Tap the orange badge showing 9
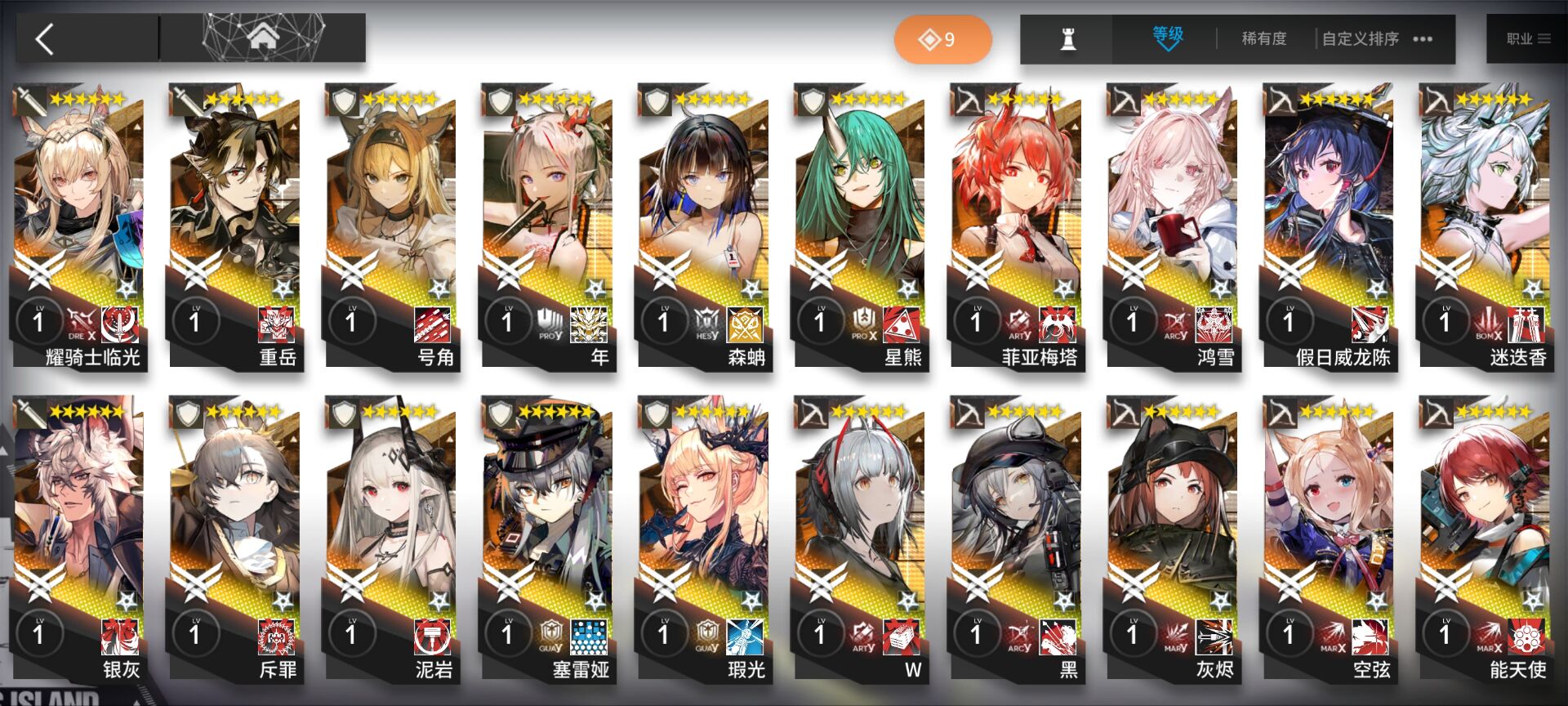This screenshot has height=706, width=1568. tap(942, 39)
